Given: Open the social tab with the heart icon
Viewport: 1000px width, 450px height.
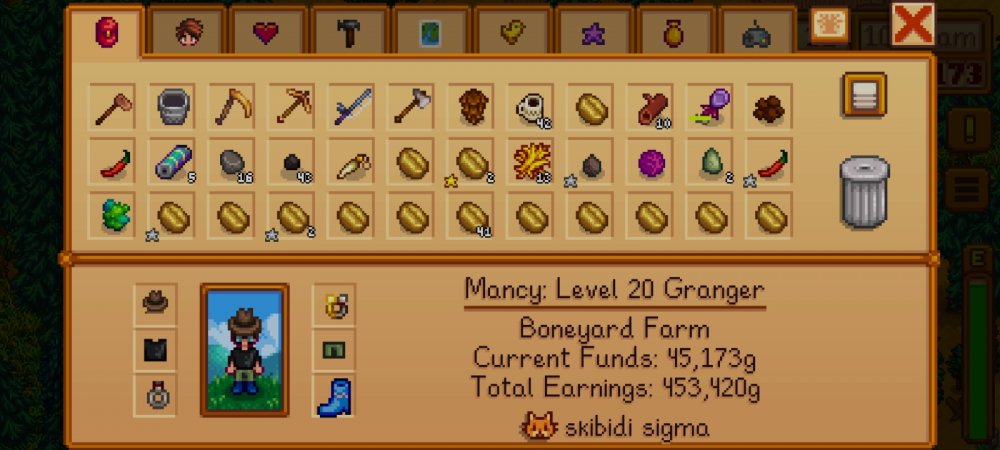Looking at the screenshot, I should [x=268, y=34].
